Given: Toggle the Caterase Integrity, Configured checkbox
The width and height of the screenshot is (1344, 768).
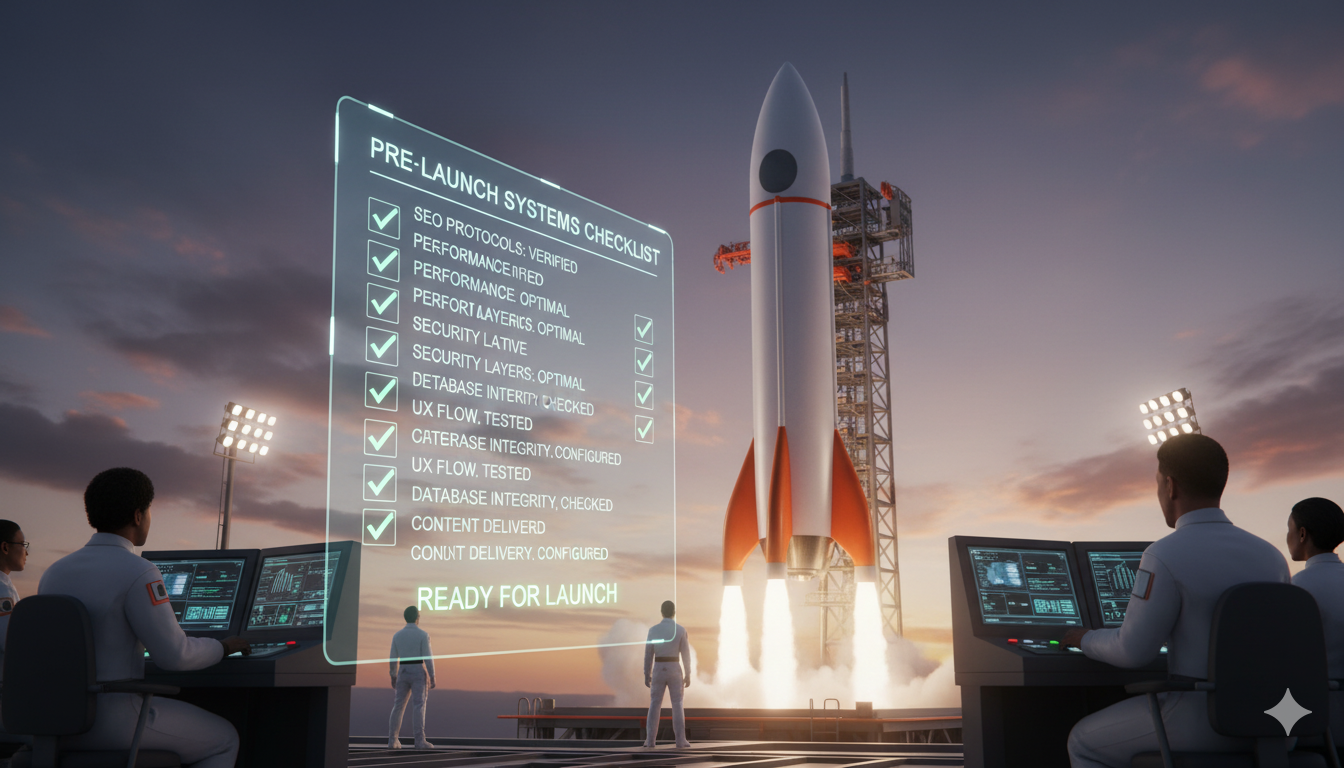Looking at the screenshot, I should [380, 436].
